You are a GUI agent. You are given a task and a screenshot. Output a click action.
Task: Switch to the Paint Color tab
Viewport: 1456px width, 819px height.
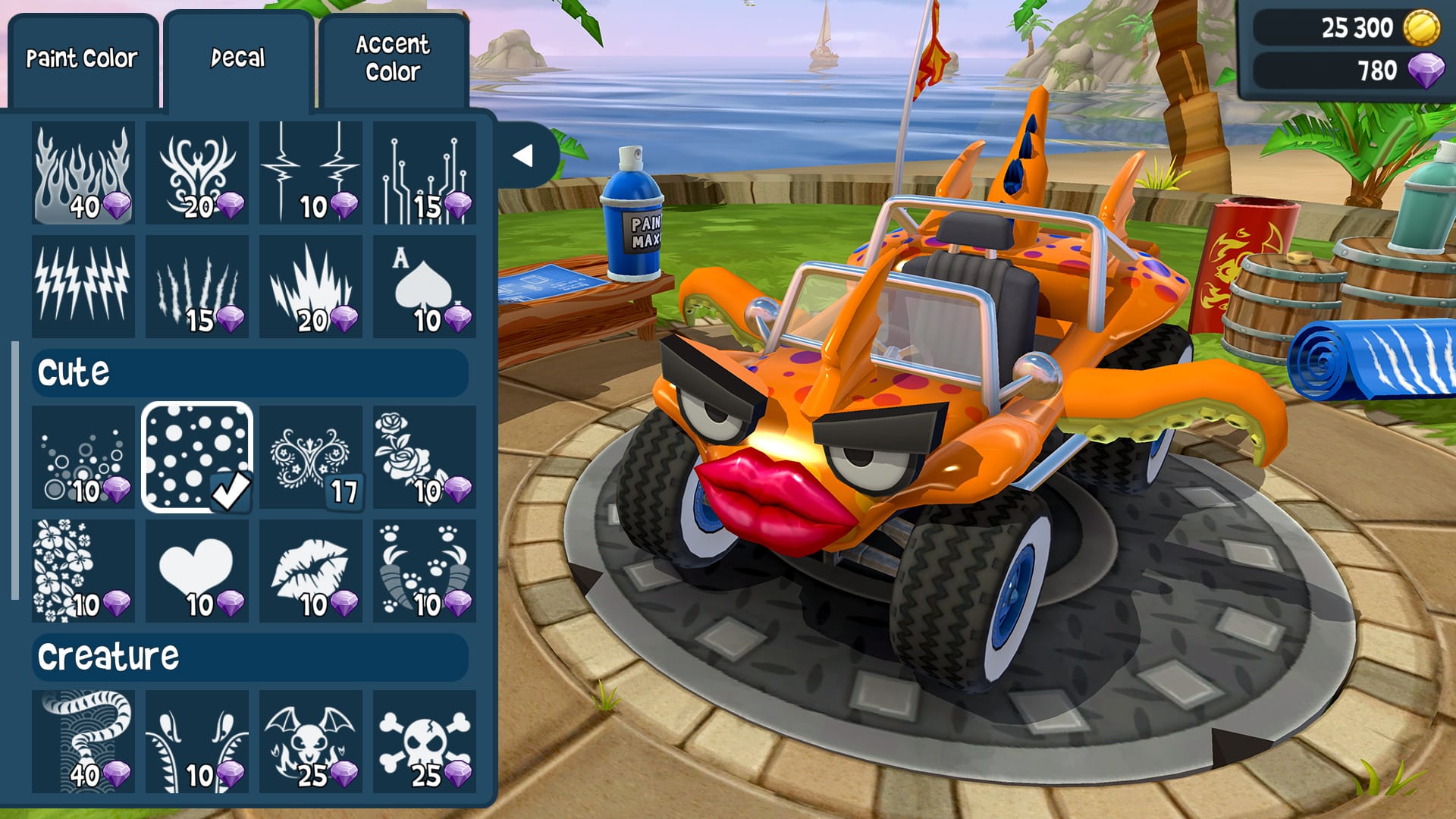[81, 57]
